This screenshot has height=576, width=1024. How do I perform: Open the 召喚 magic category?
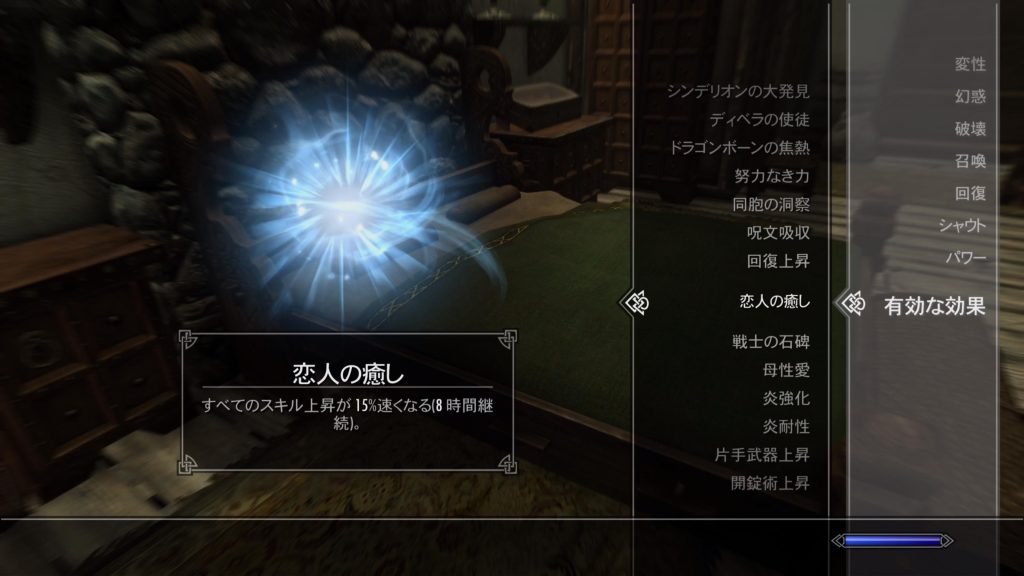click(970, 161)
